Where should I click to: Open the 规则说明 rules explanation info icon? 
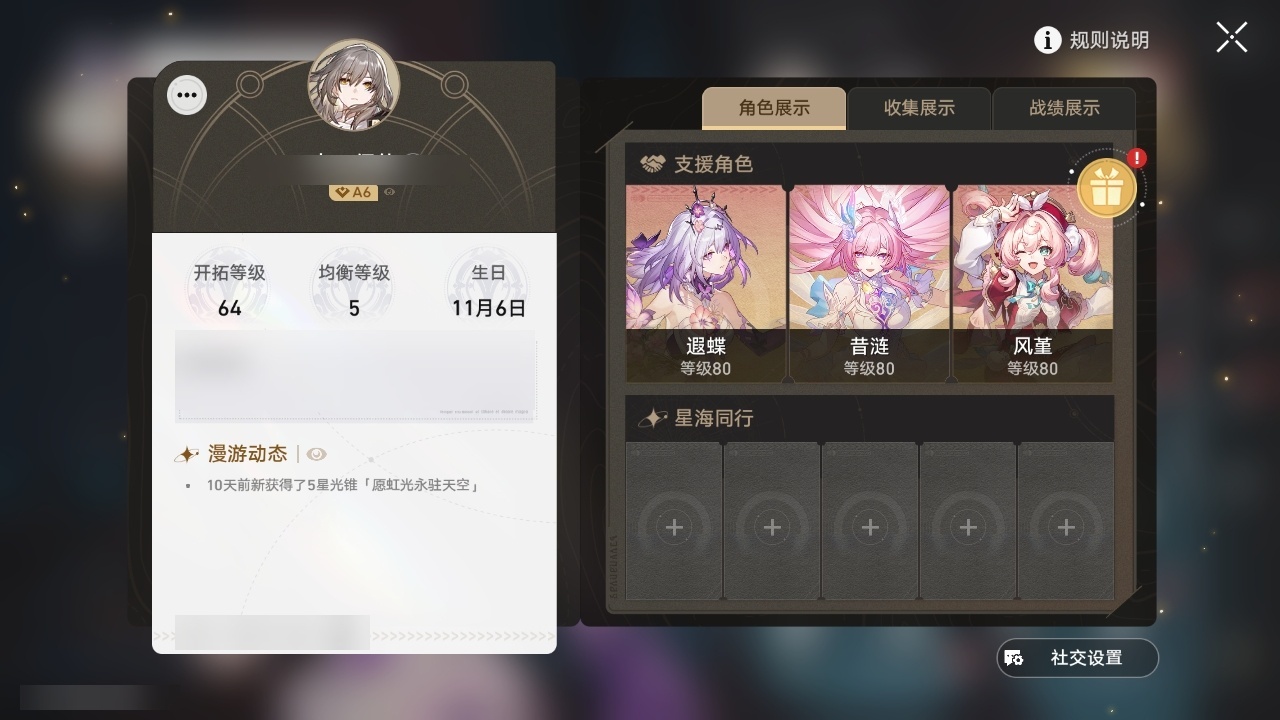1047,40
